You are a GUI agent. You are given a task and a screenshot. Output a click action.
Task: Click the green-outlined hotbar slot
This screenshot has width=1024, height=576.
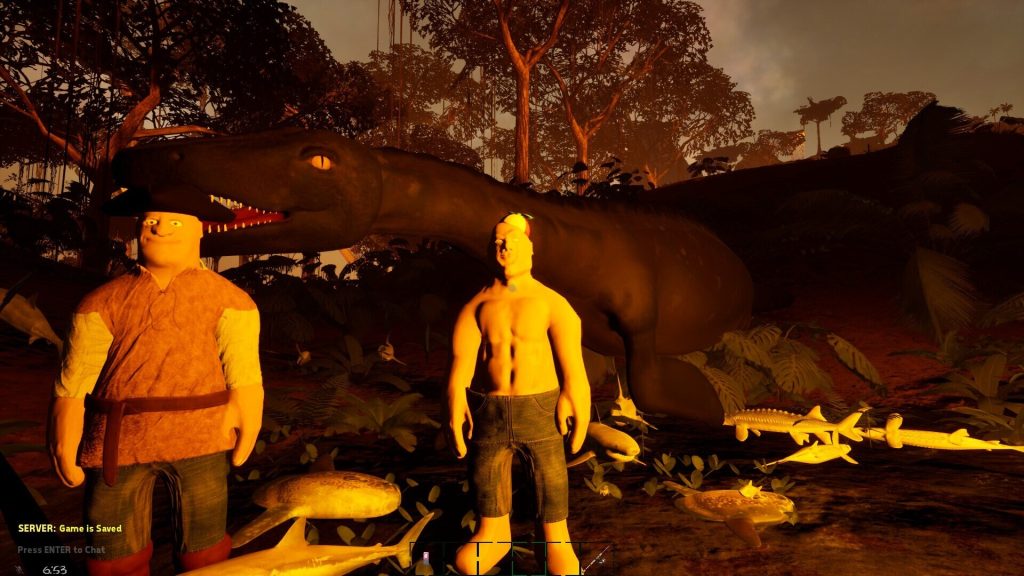[x=529, y=560]
